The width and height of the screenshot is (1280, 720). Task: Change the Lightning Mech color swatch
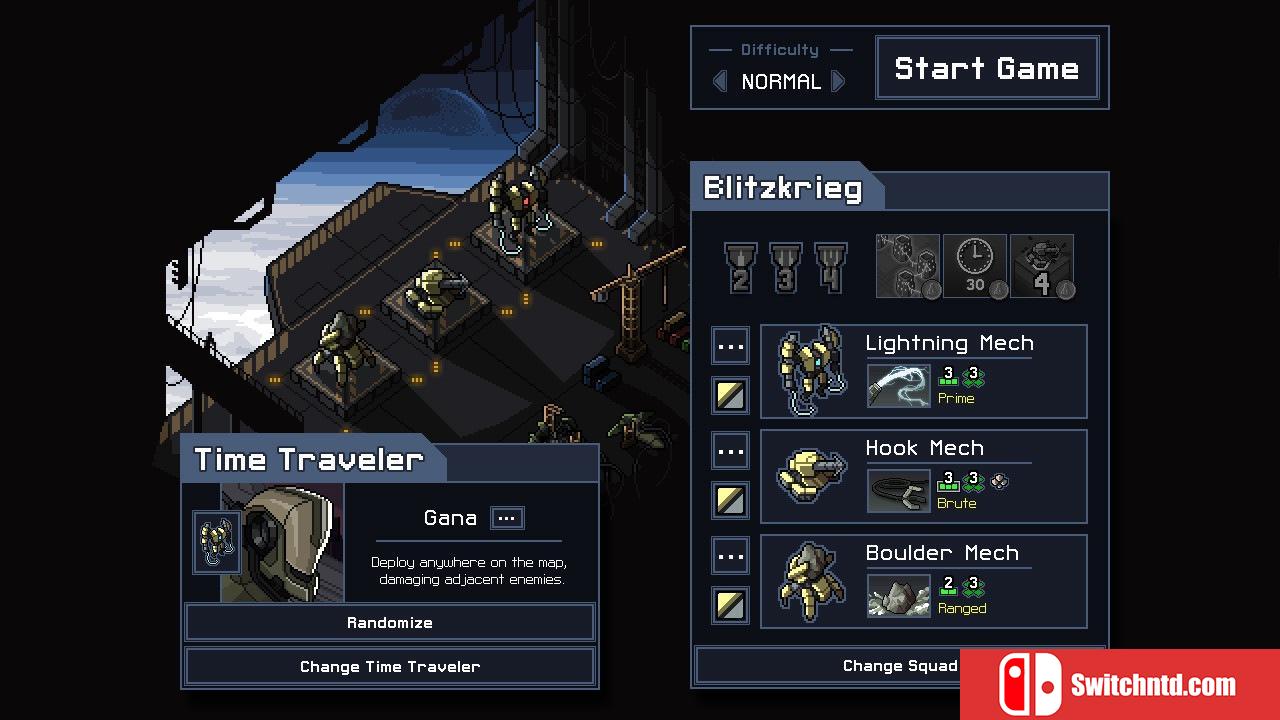pyautogui.click(x=731, y=395)
